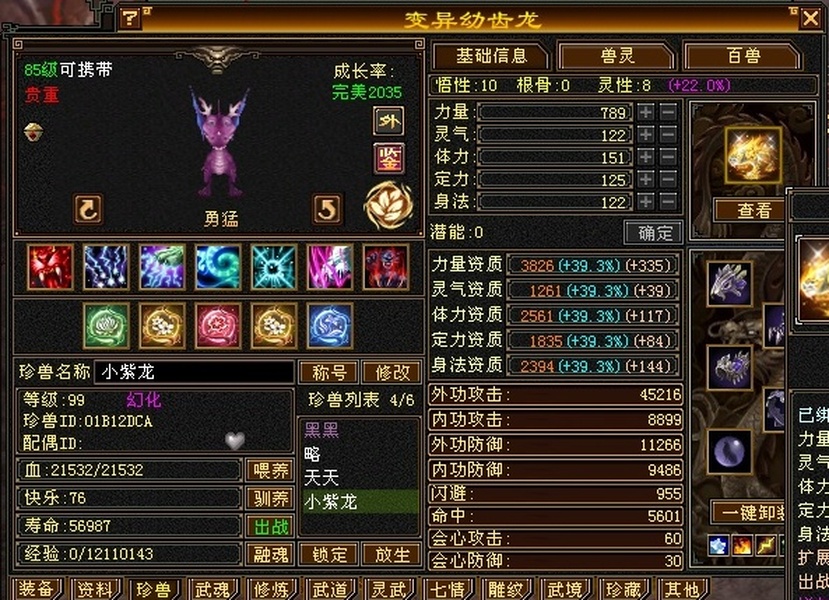Decrease 身法 with its minus button

(x=668, y=201)
